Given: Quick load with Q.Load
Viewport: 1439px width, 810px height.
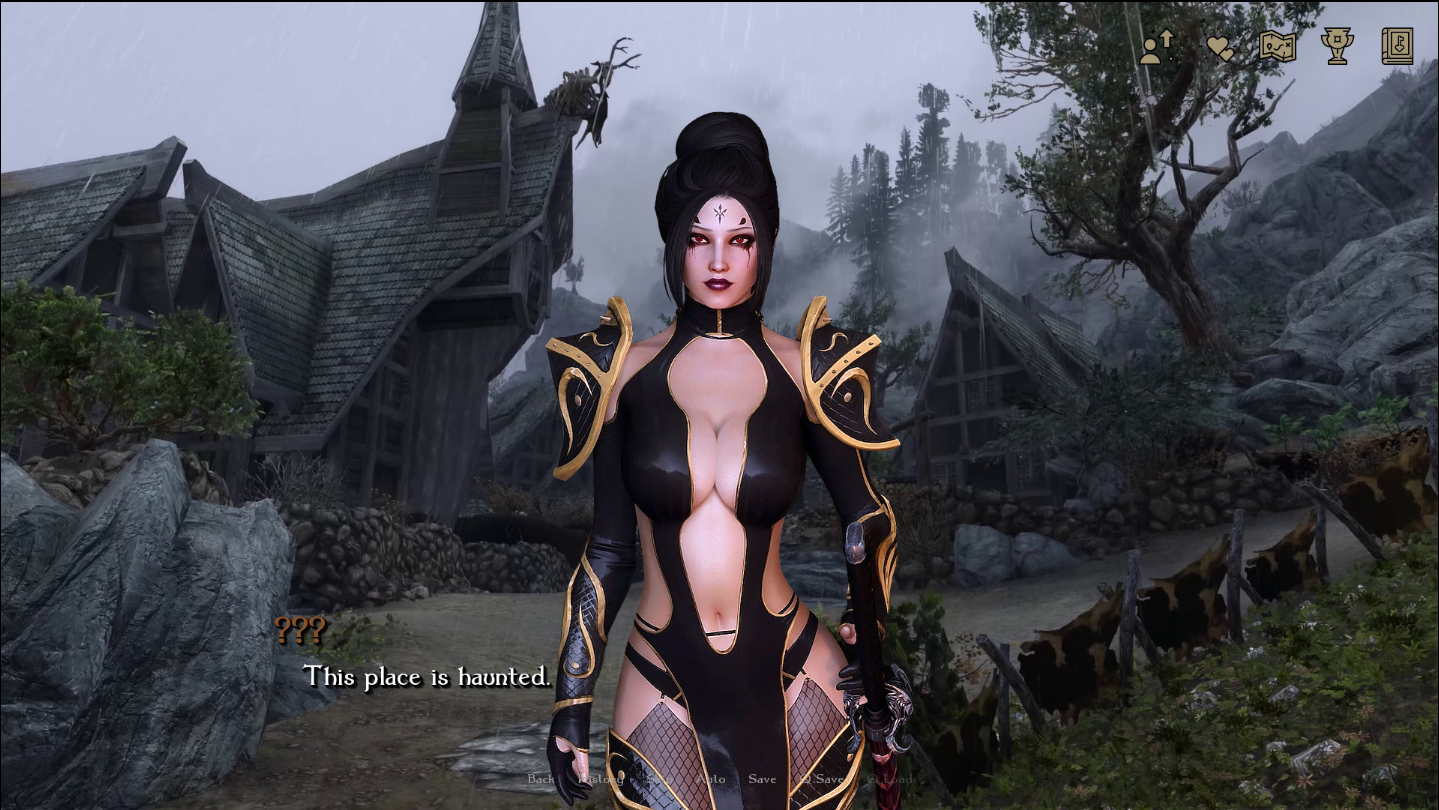Looking at the screenshot, I should tap(889, 779).
